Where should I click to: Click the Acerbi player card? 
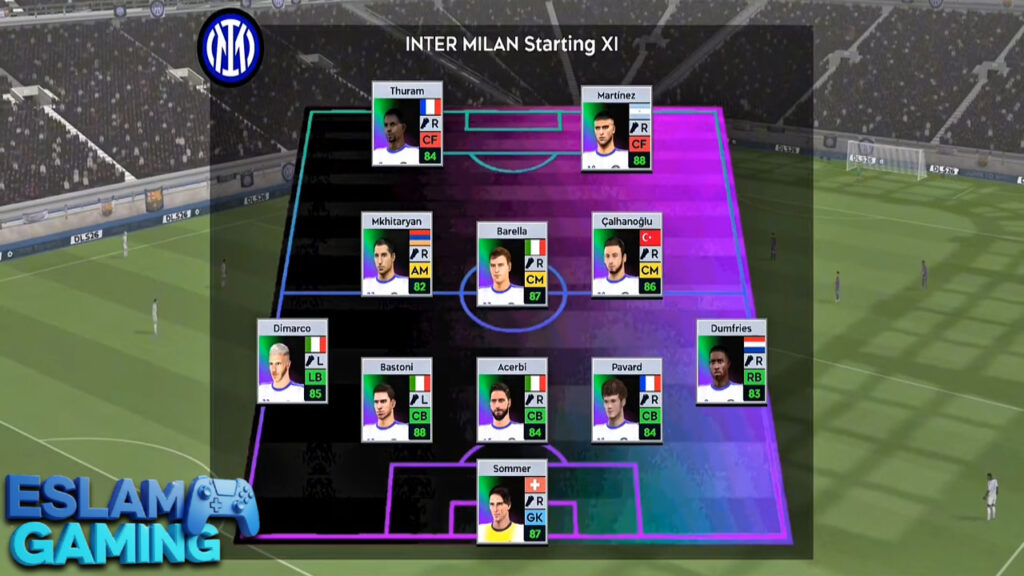[512, 400]
